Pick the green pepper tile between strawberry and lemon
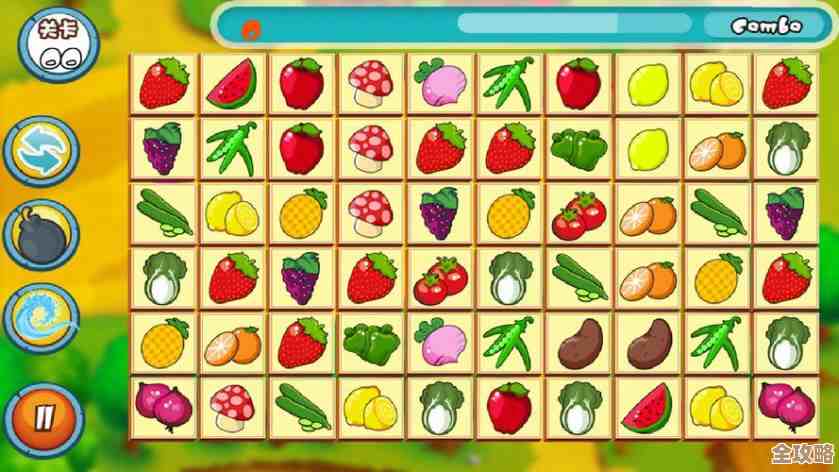This screenshot has width=839, height=472. point(579,148)
